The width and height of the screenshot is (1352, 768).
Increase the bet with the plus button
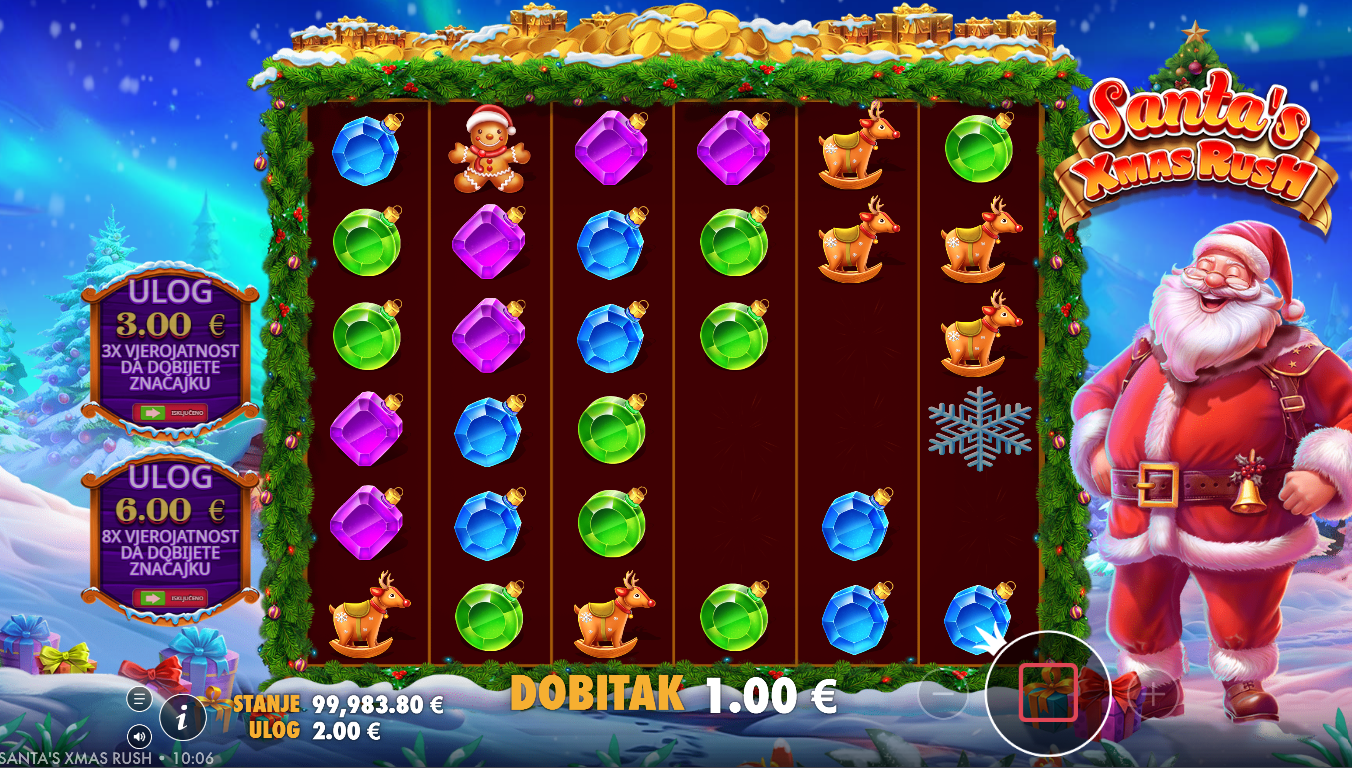[1154, 694]
